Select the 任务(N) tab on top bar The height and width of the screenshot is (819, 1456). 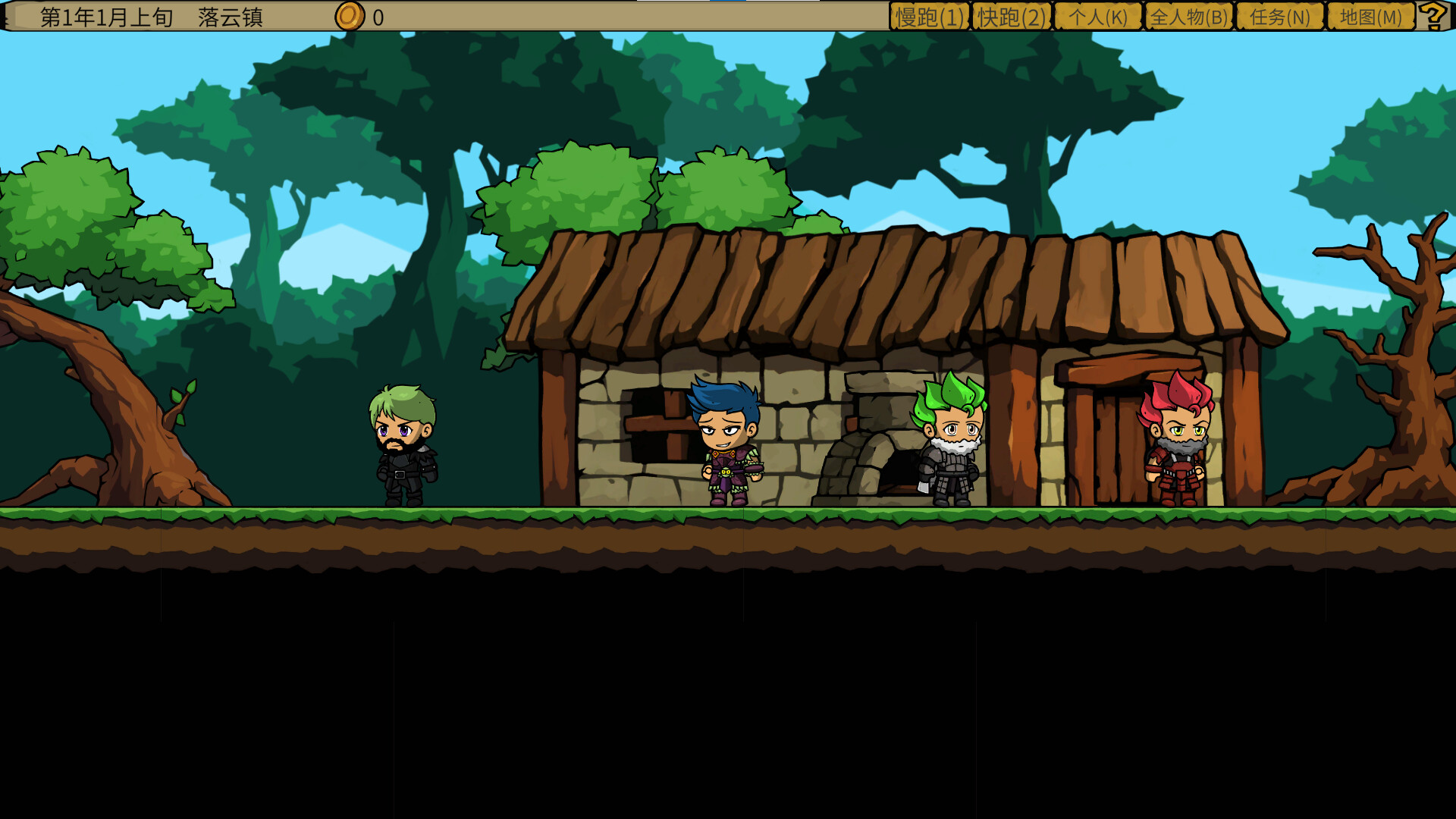1279,15
